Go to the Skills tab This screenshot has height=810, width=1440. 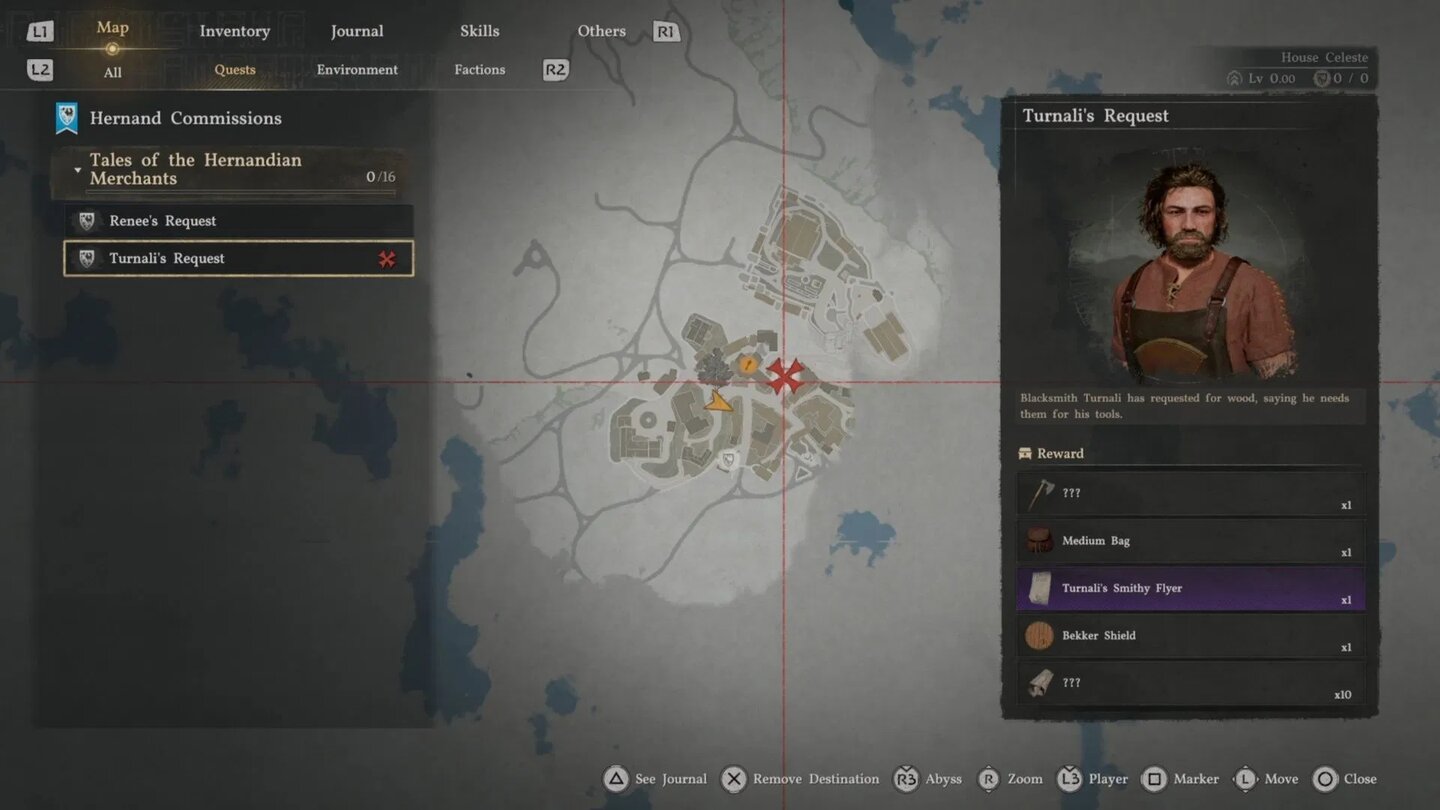[x=479, y=31]
